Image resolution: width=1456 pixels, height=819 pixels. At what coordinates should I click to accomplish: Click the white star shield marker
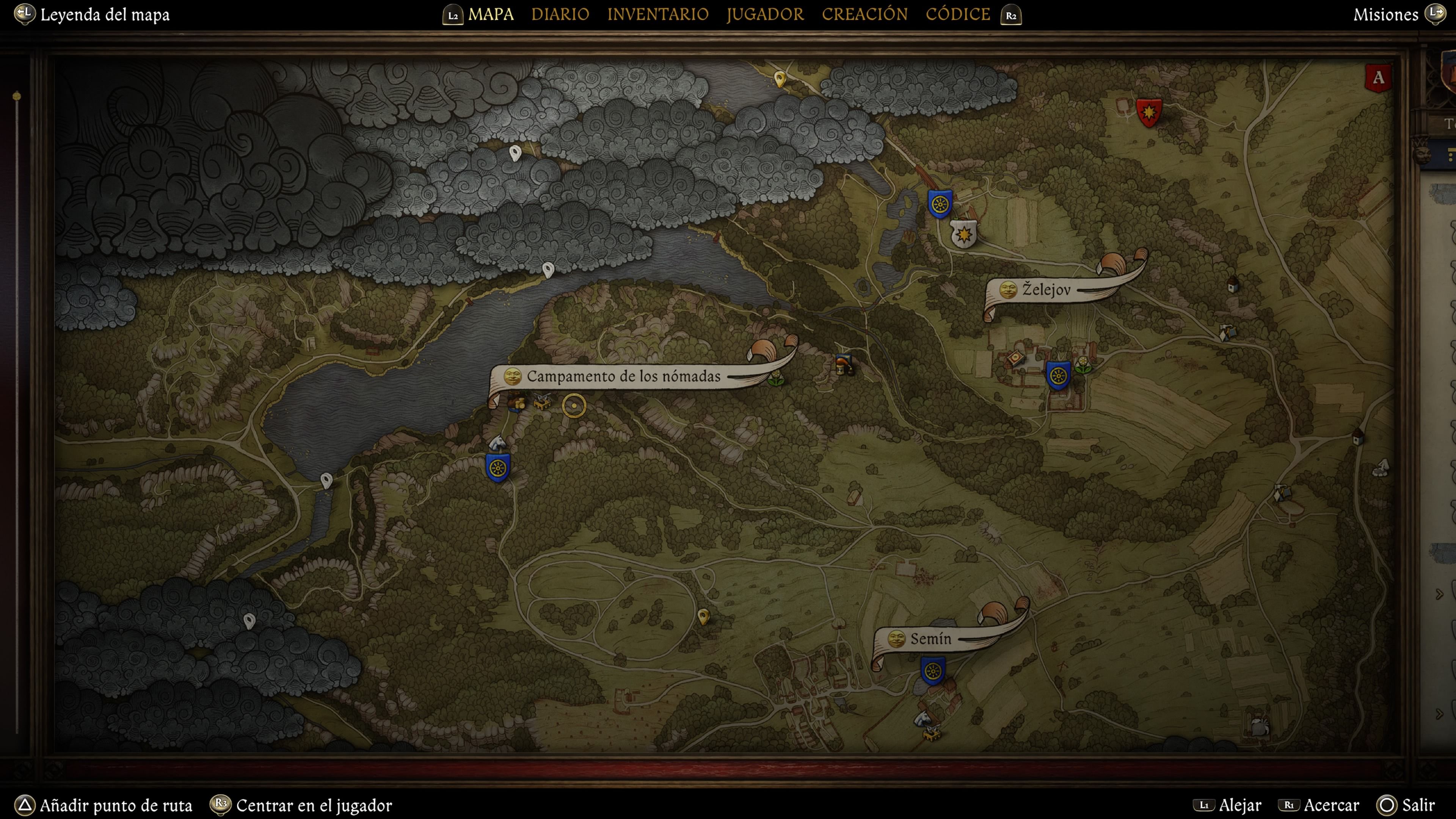[x=963, y=234]
